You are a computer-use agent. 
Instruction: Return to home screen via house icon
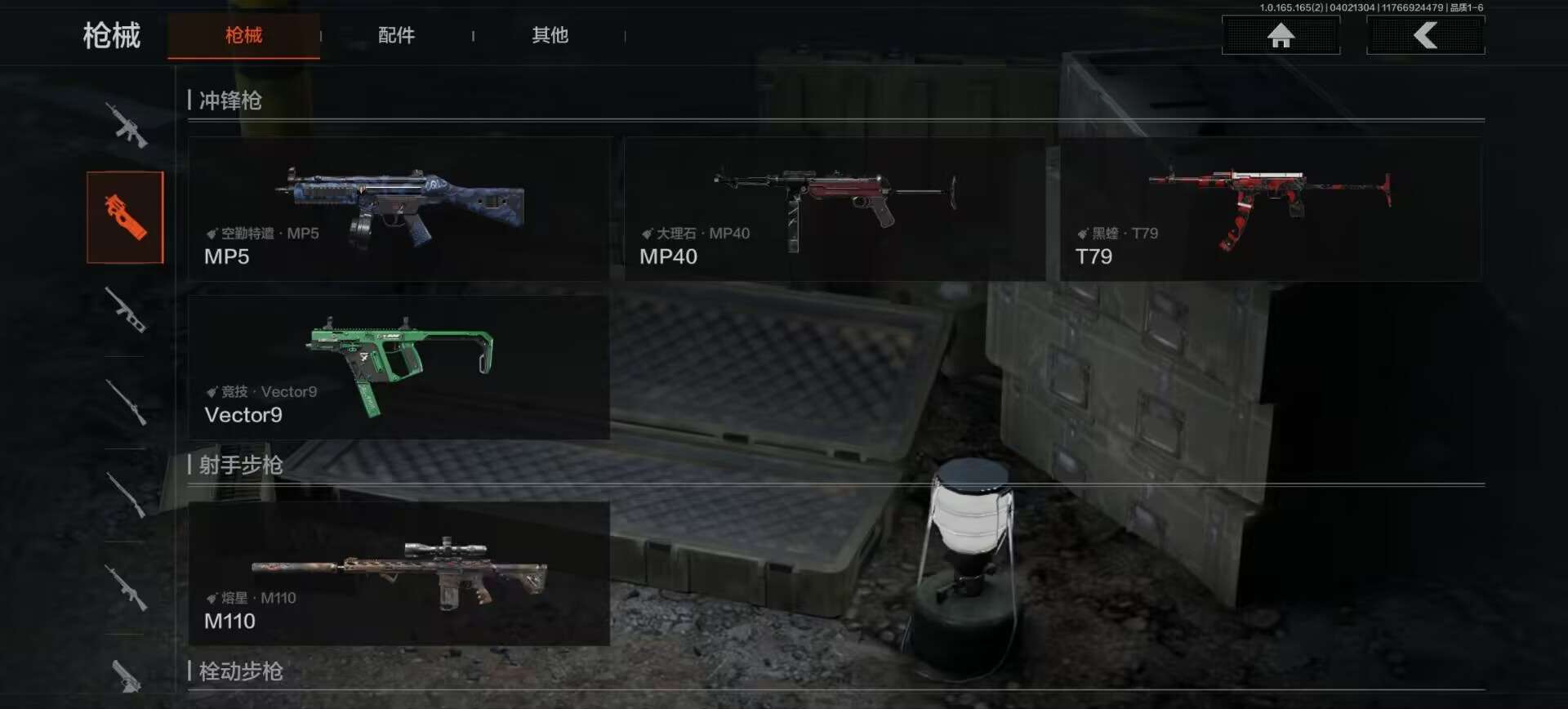tap(1281, 35)
